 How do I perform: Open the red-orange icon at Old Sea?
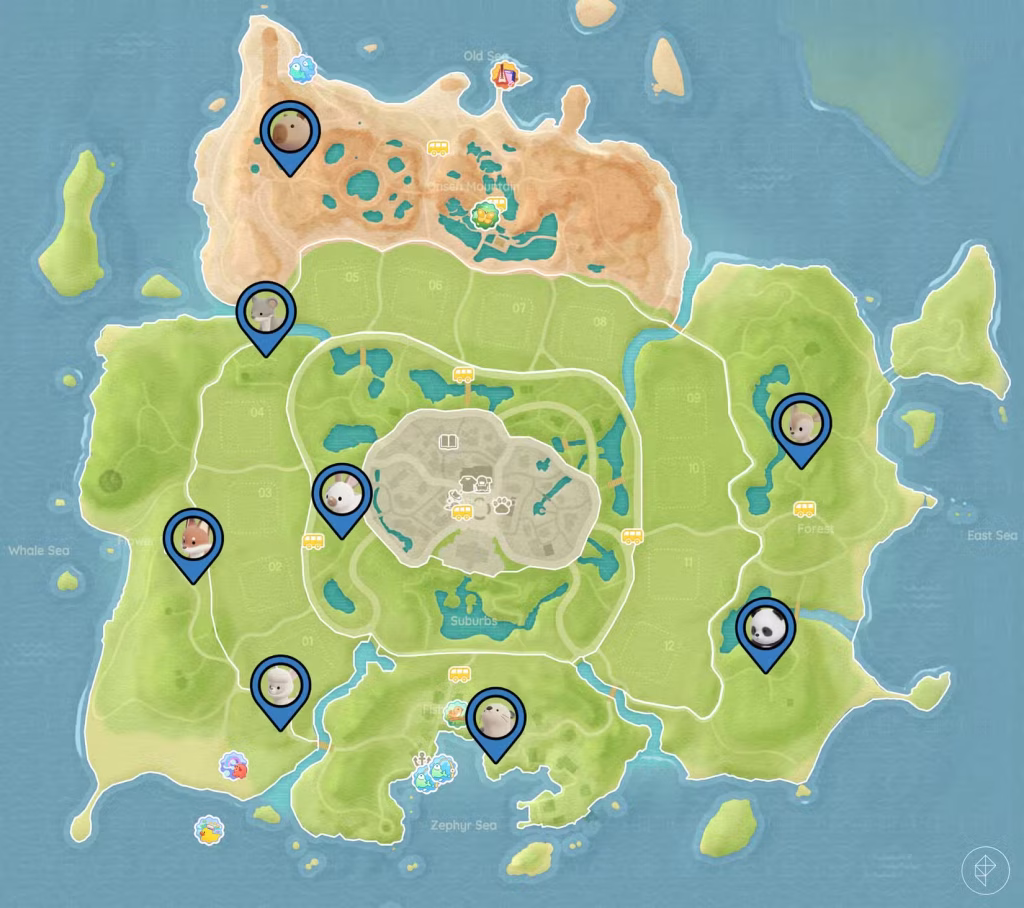click(x=507, y=73)
